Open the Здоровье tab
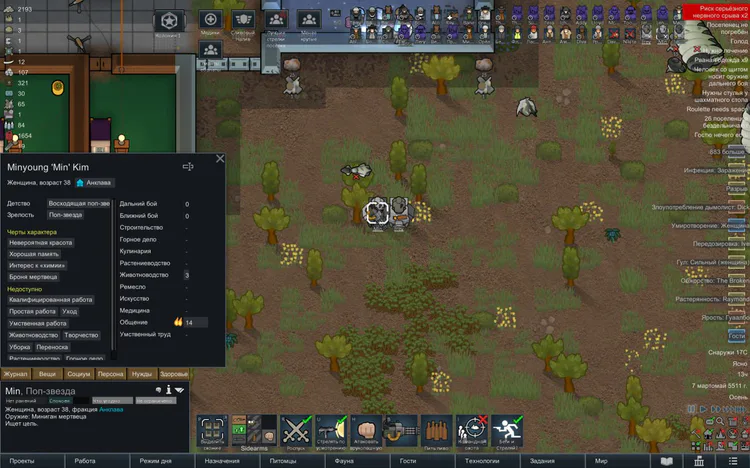Viewport: 750px width, 468px height. (172, 374)
